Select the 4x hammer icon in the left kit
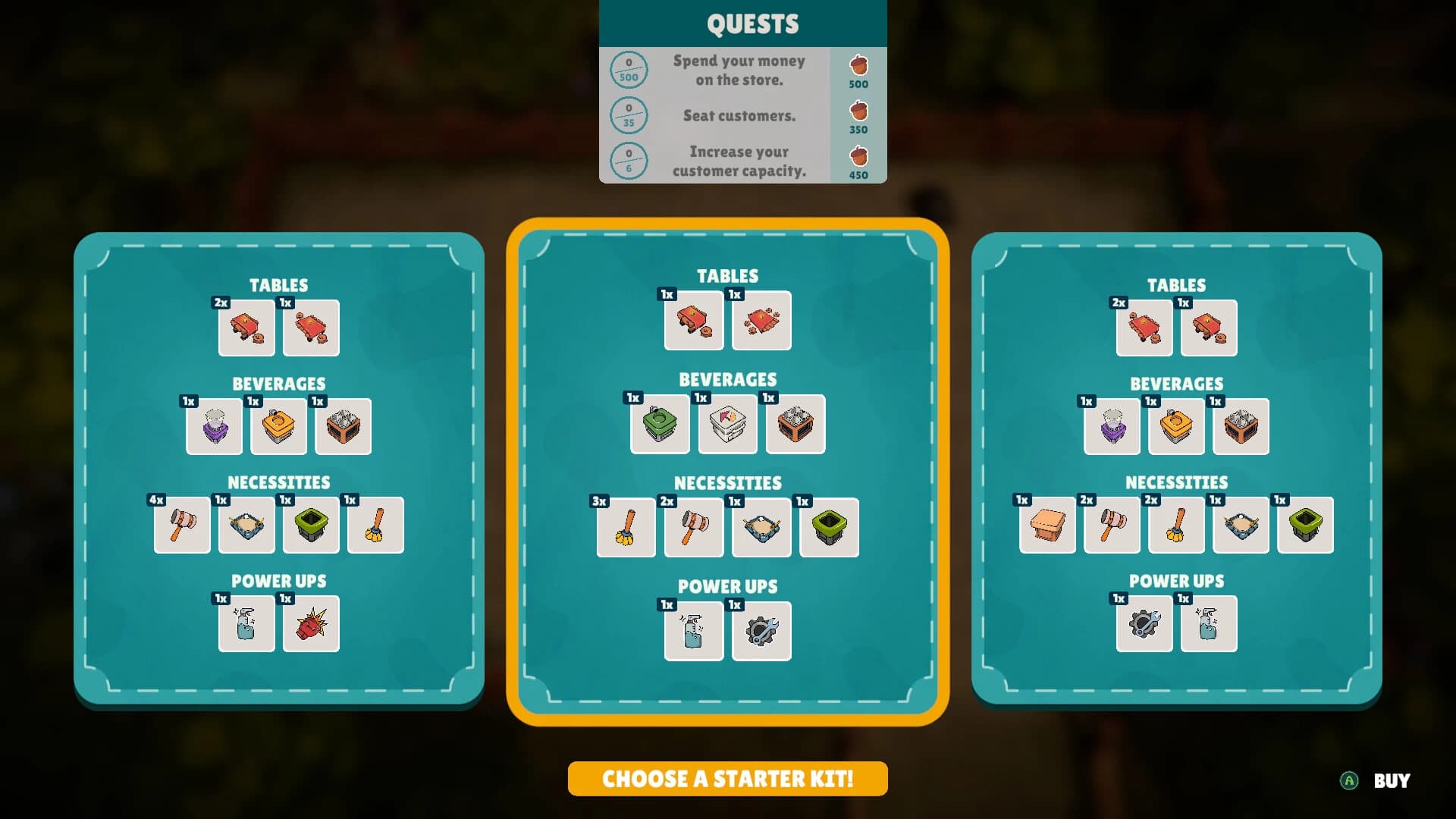This screenshot has width=1456, height=819. tap(182, 526)
